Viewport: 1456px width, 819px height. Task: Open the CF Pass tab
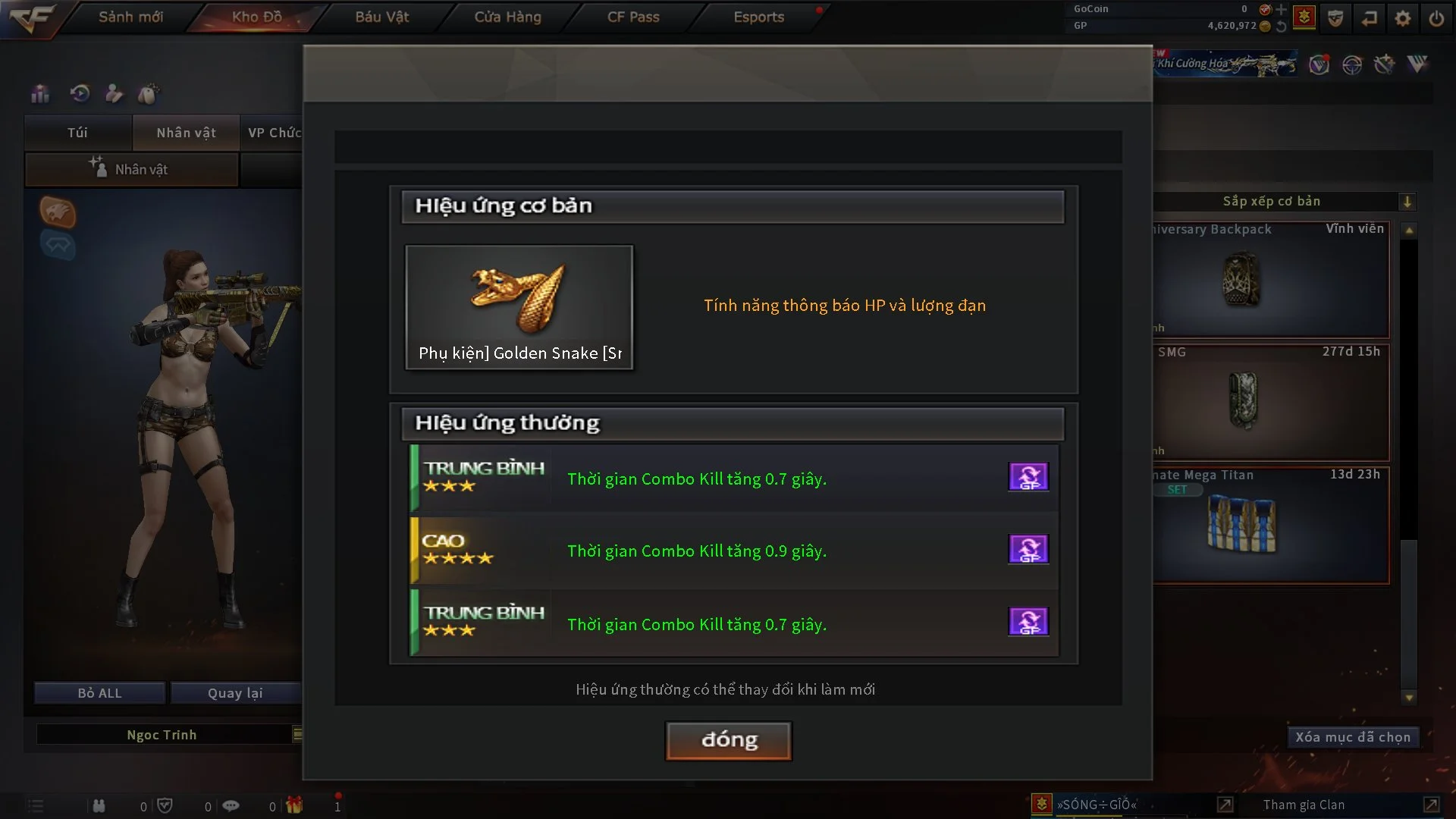(633, 17)
